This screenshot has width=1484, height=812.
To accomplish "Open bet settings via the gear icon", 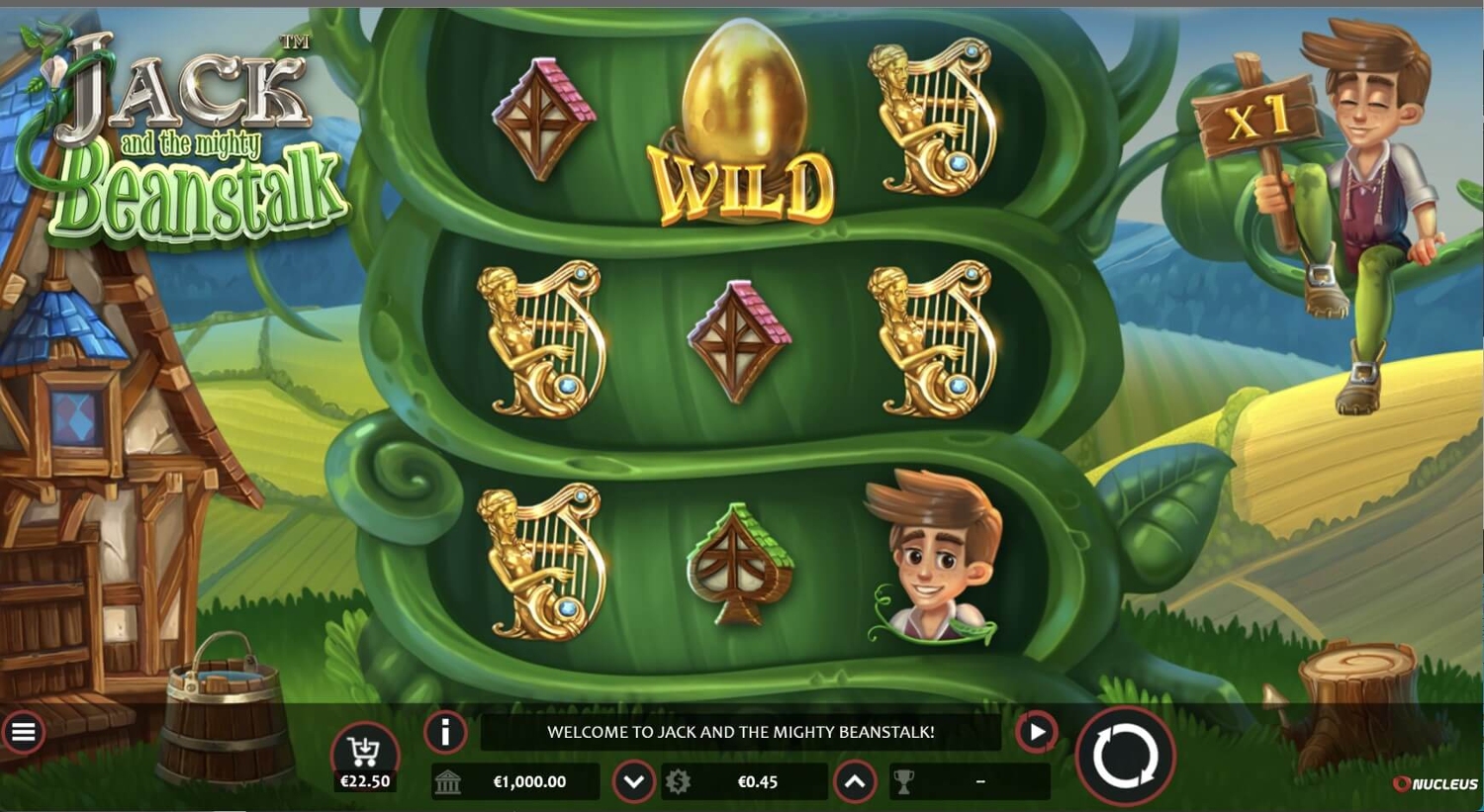I will pos(679,782).
